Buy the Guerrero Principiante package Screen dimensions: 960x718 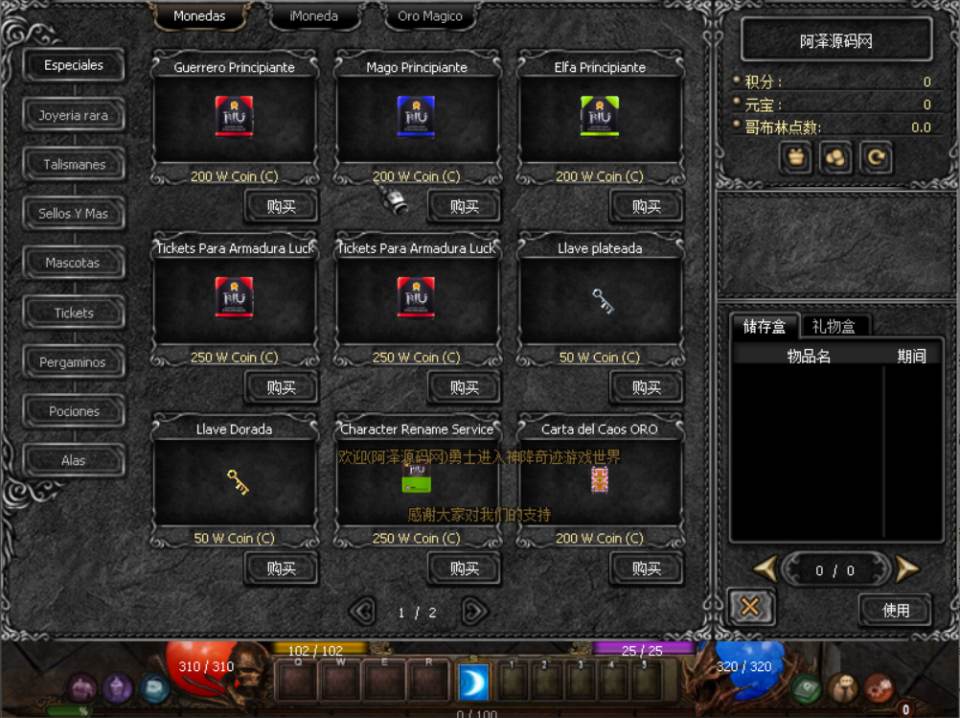pos(281,207)
